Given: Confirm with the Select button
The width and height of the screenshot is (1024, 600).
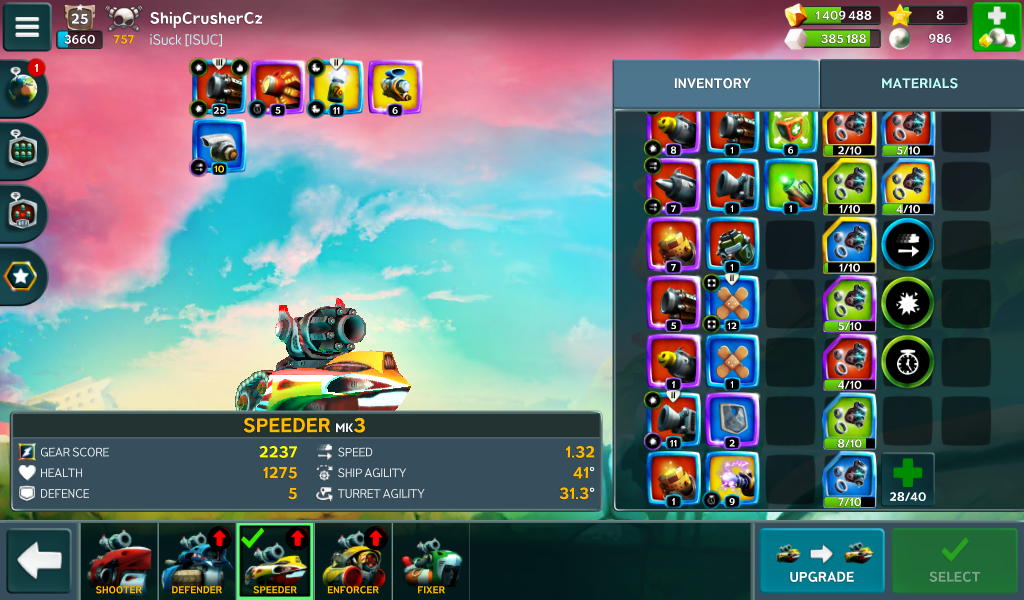Looking at the screenshot, I should click(x=954, y=561).
